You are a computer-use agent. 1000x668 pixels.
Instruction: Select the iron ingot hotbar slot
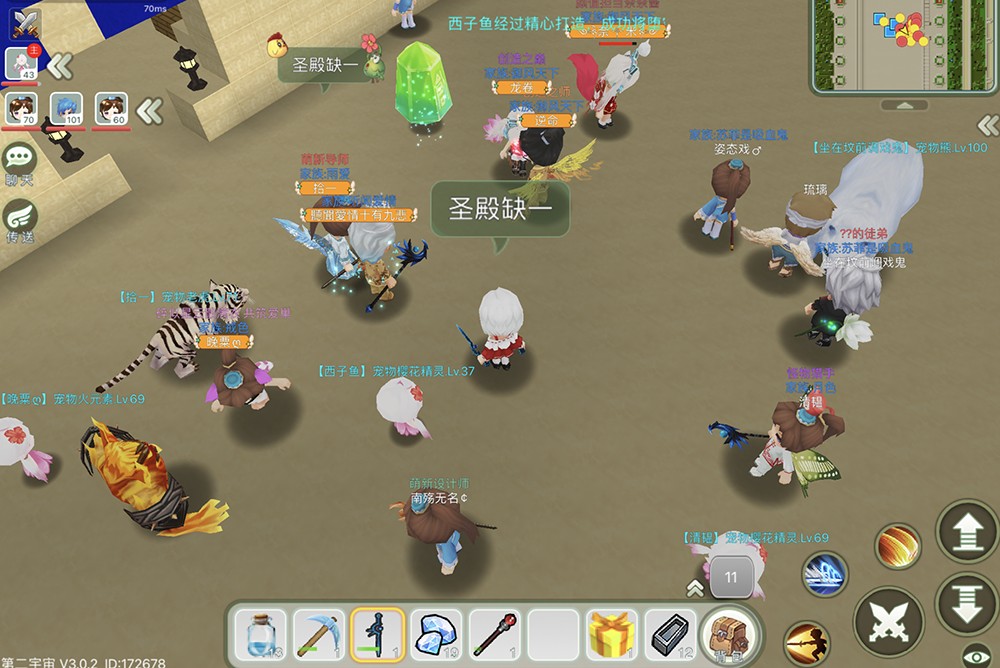pos(670,634)
